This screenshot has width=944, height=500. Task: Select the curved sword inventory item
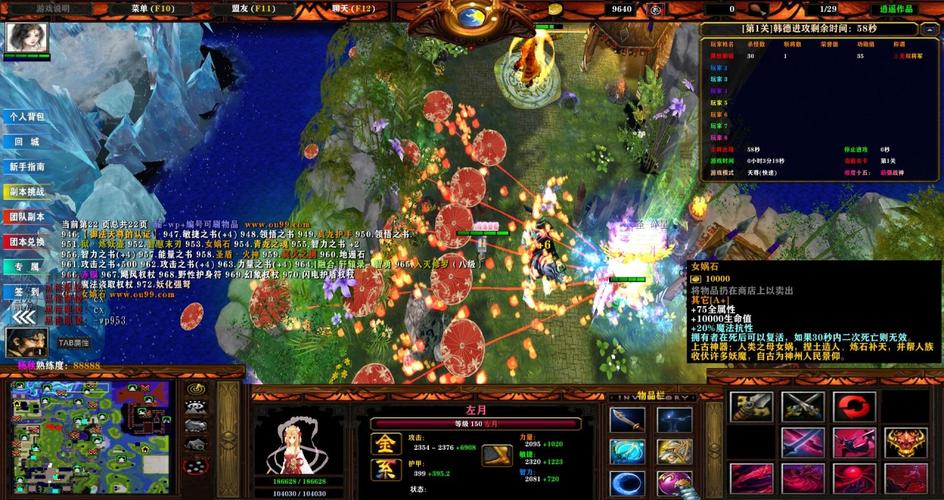627,421
